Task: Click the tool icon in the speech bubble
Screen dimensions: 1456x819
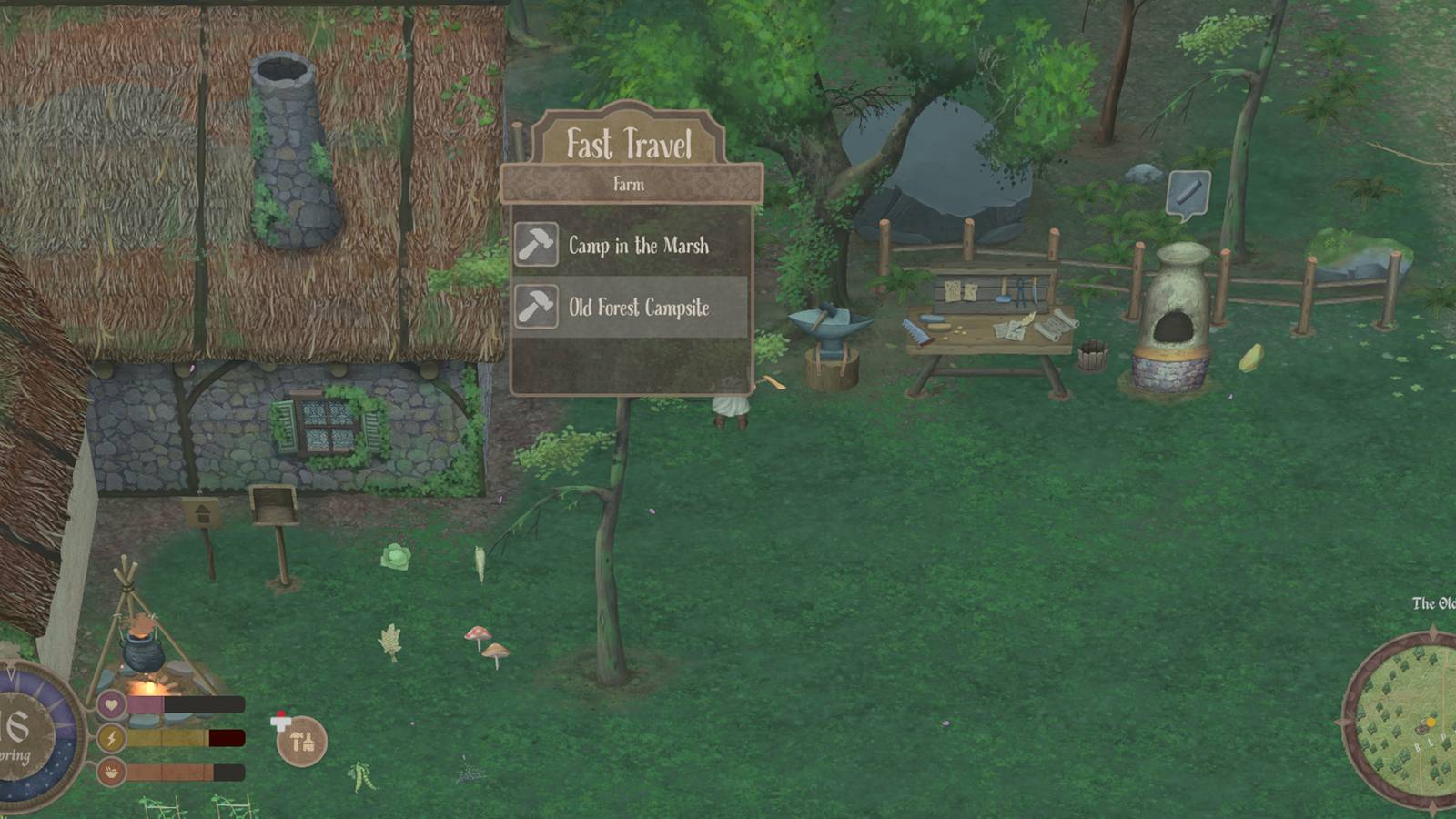Action: click(1188, 192)
